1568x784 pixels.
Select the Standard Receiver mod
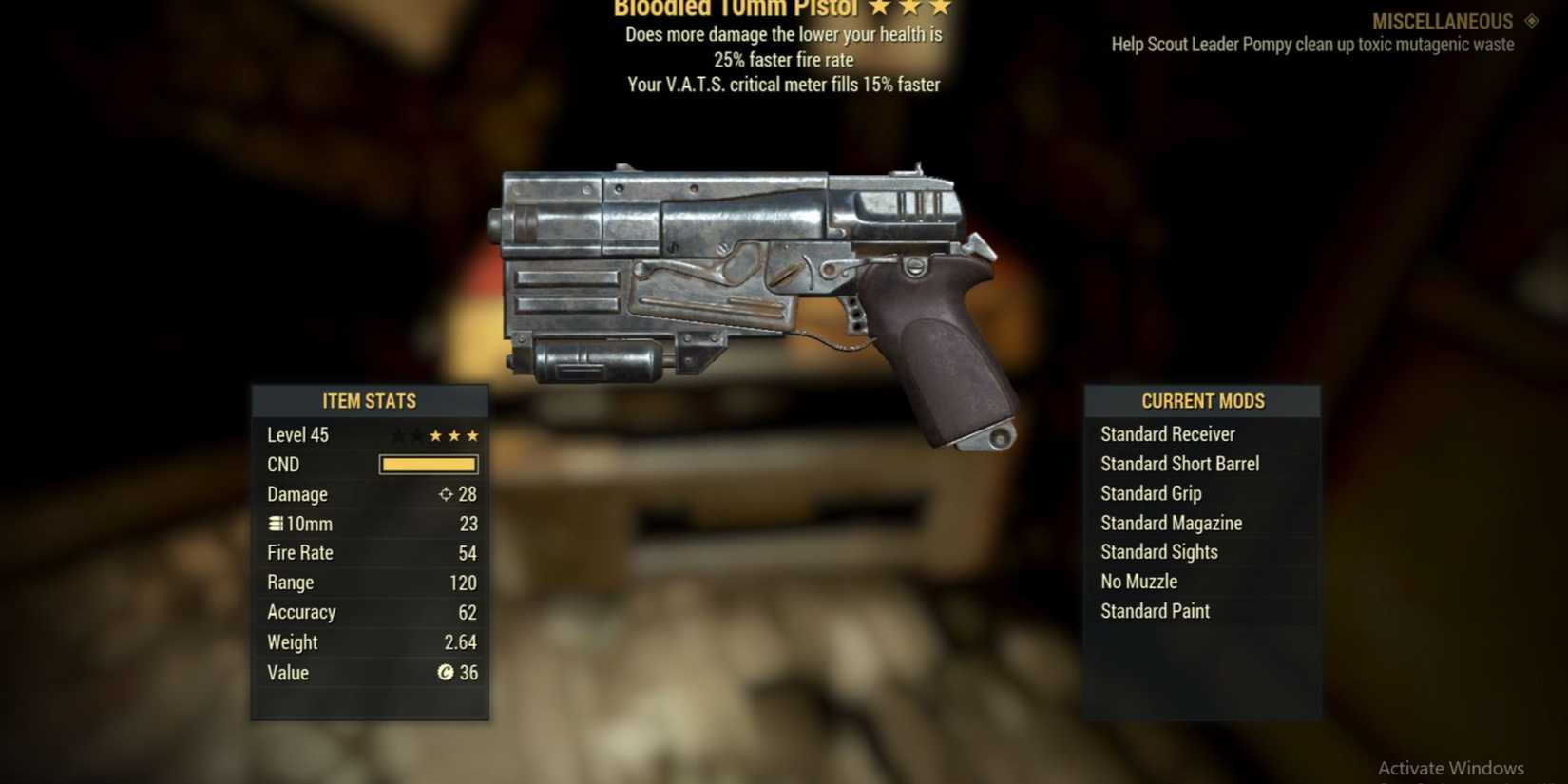point(1167,434)
